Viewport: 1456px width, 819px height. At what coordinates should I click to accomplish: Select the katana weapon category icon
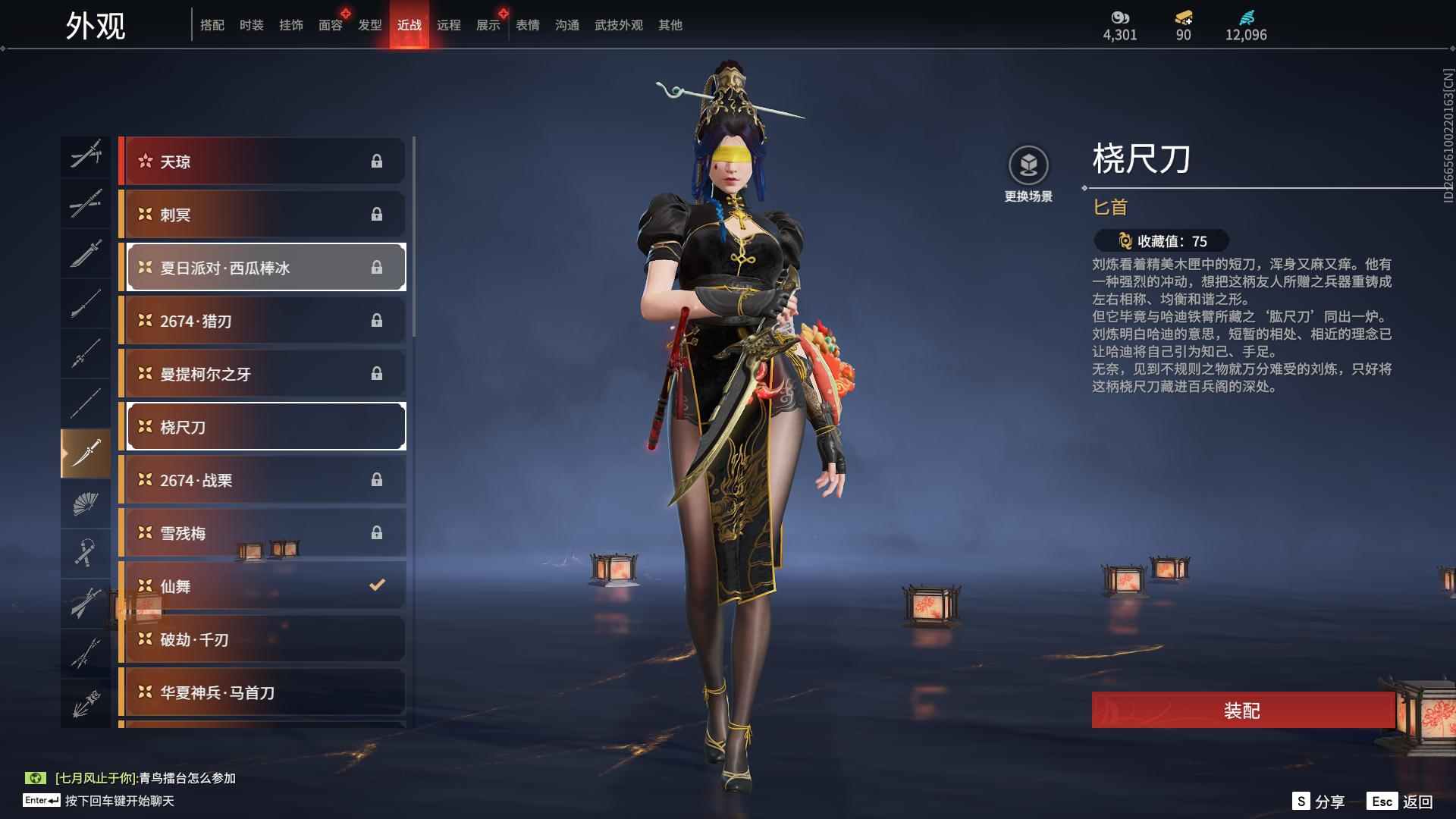coord(86,205)
